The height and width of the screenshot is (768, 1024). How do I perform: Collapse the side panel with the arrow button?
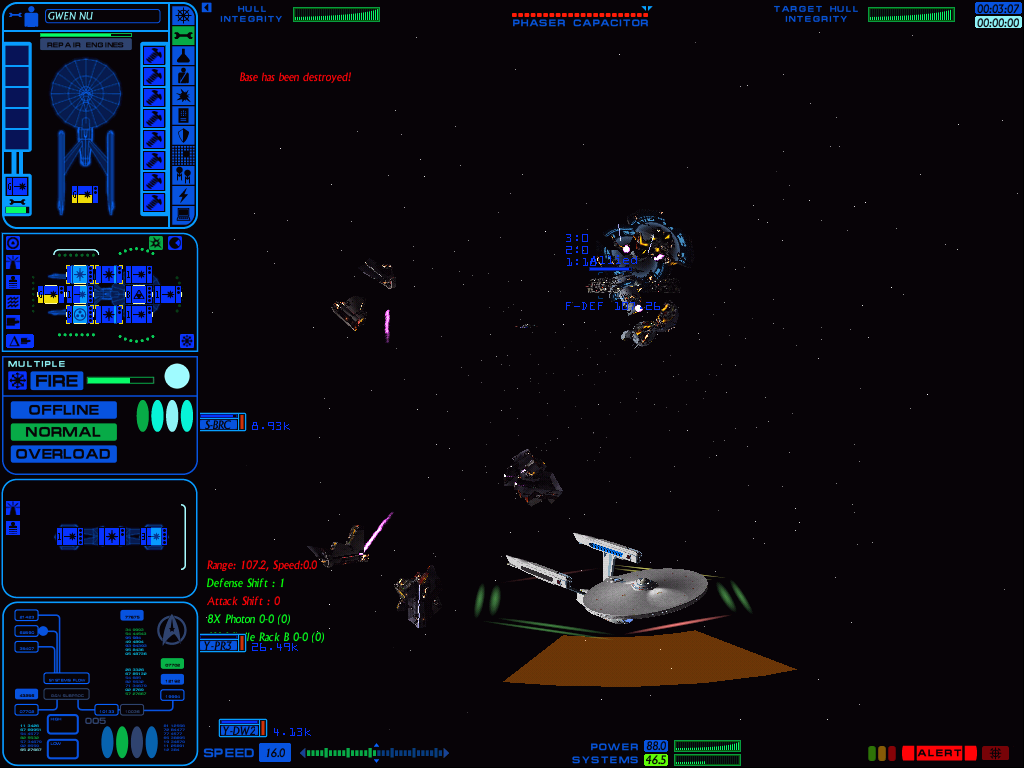tap(206, 7)
